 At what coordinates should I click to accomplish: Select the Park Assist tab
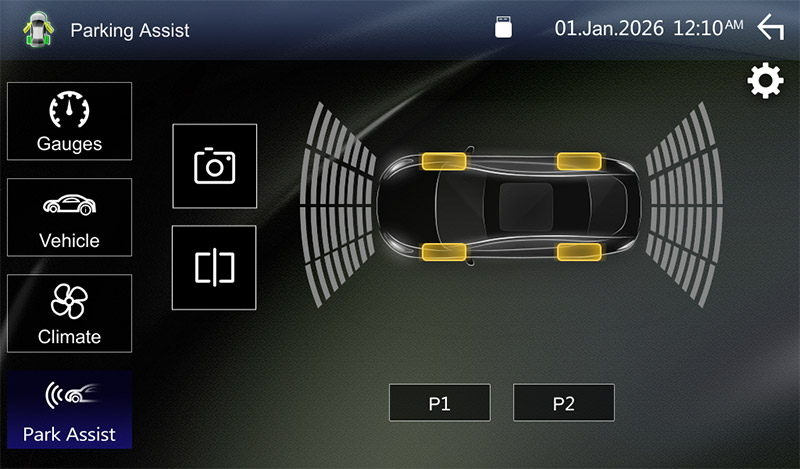pos(70,410)
